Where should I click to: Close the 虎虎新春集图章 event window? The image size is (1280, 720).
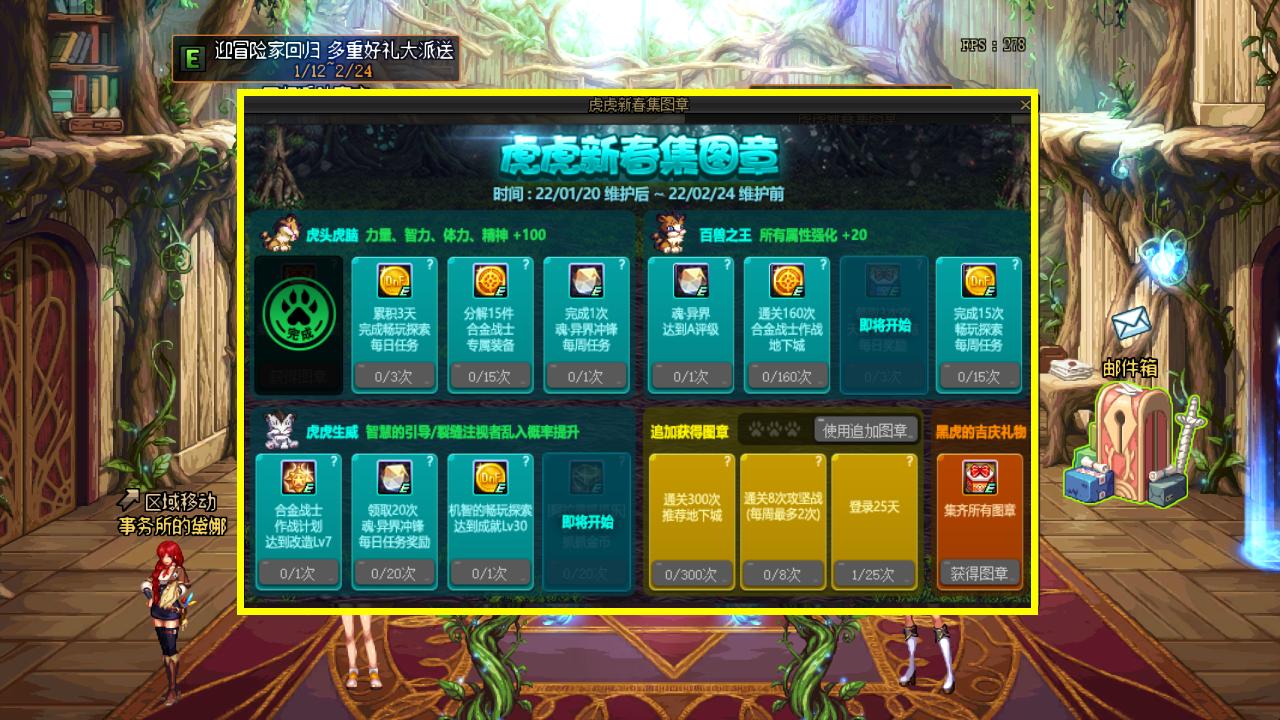click(1025, 105)
